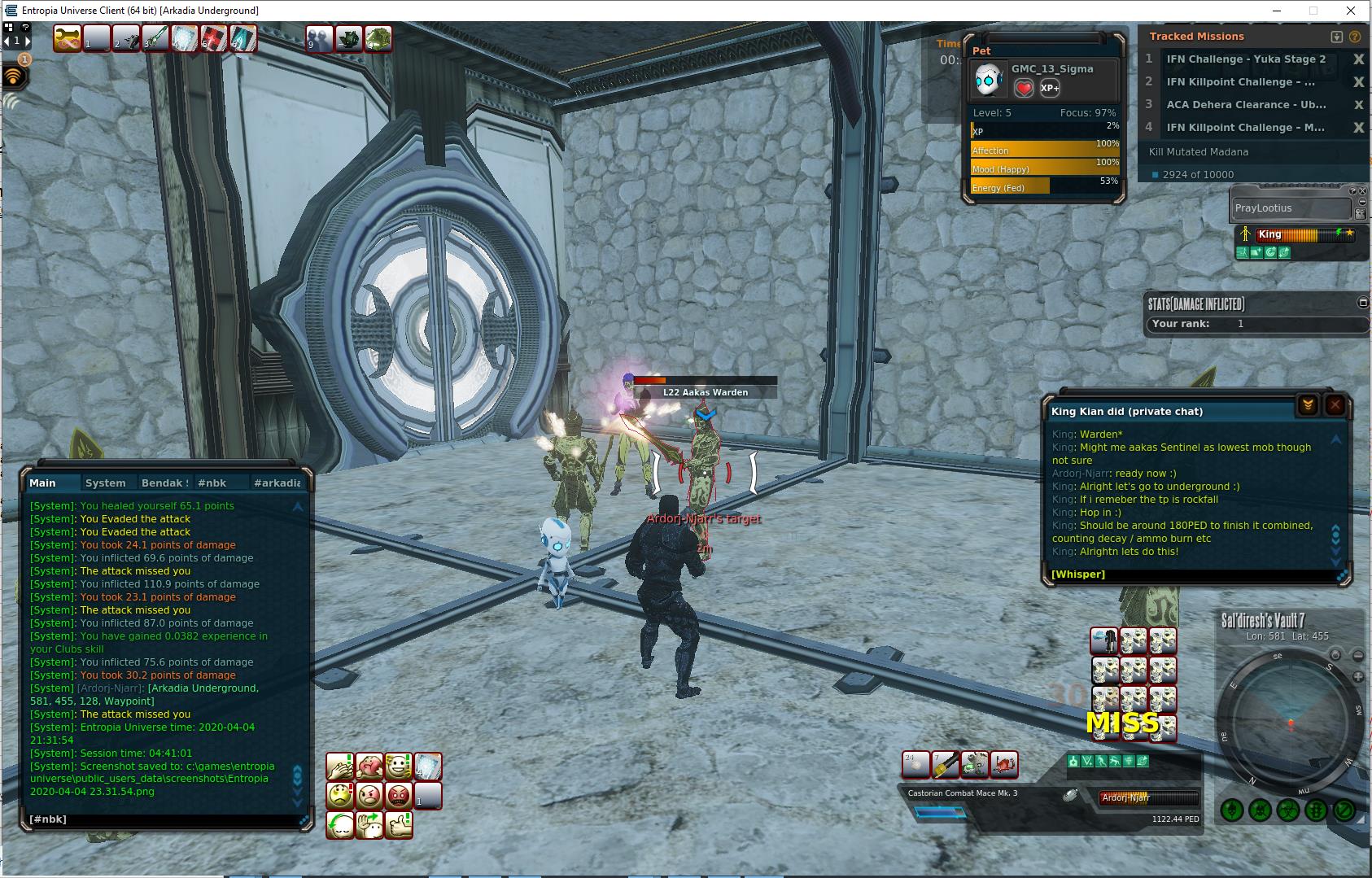This screenshot has height=878, width=1372.
Task: Open the #arkadia chat tab
Action: [x=277, y=483]
